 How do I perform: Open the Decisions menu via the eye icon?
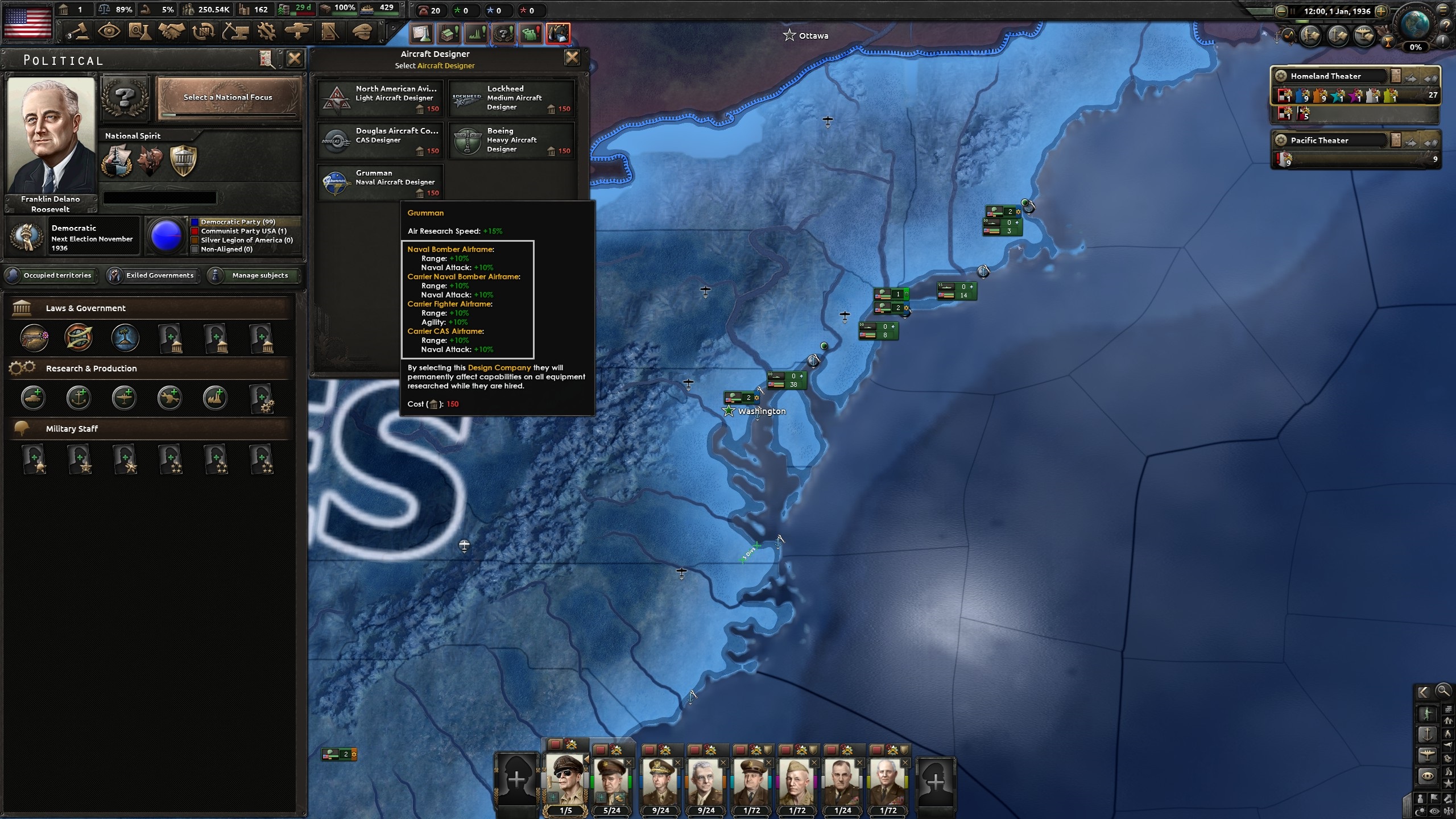coord(110,32)
